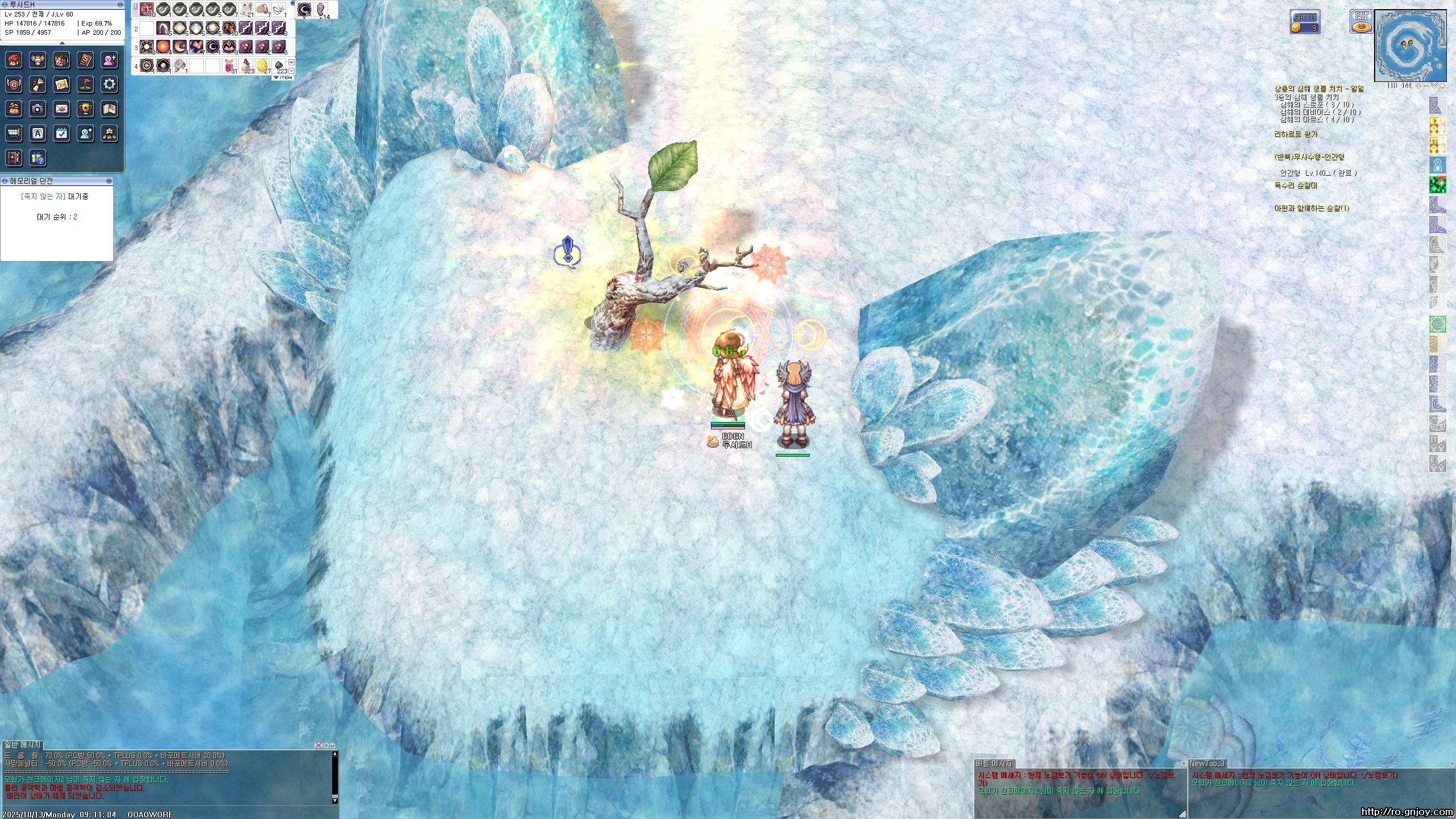Use the pink potion with 31 count
Screen dimensions: 1456x819
[x=230, y=66]
